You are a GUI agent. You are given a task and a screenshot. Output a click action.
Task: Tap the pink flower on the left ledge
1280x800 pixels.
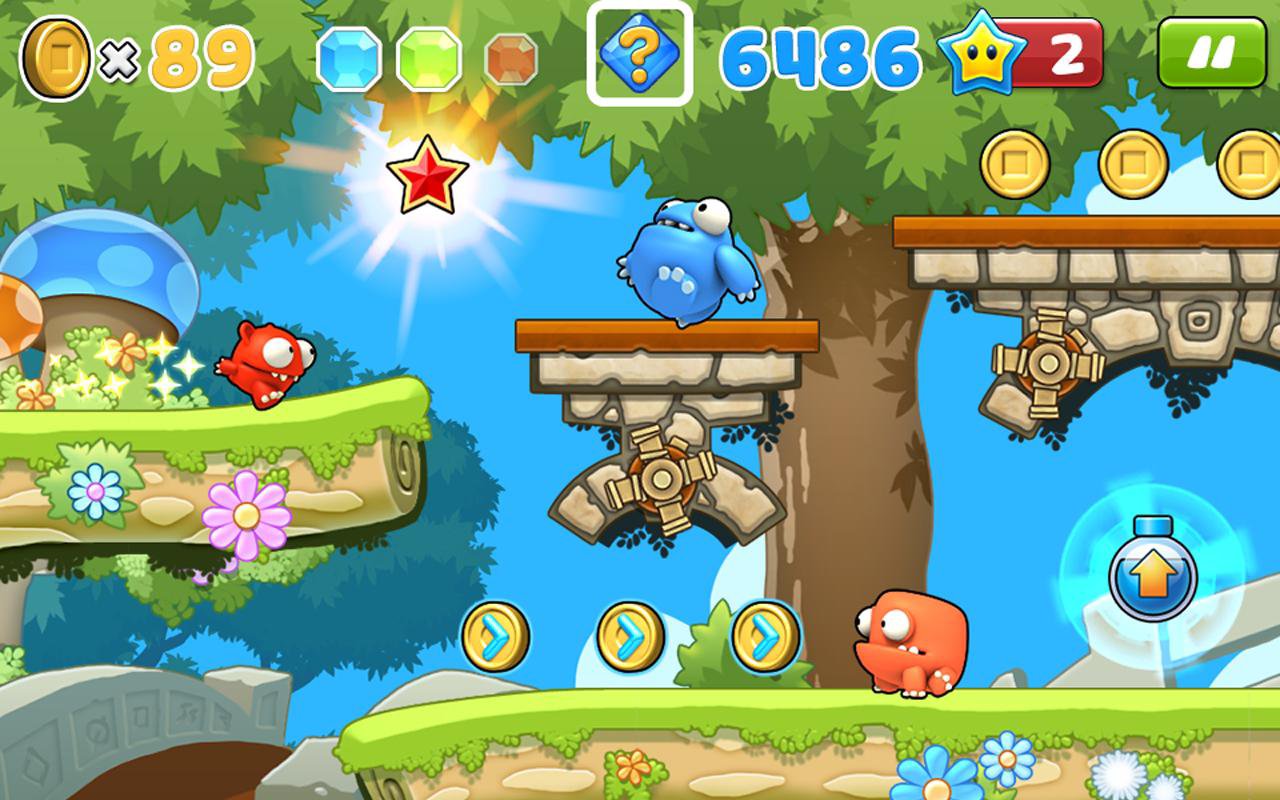[x=247, y=515]
